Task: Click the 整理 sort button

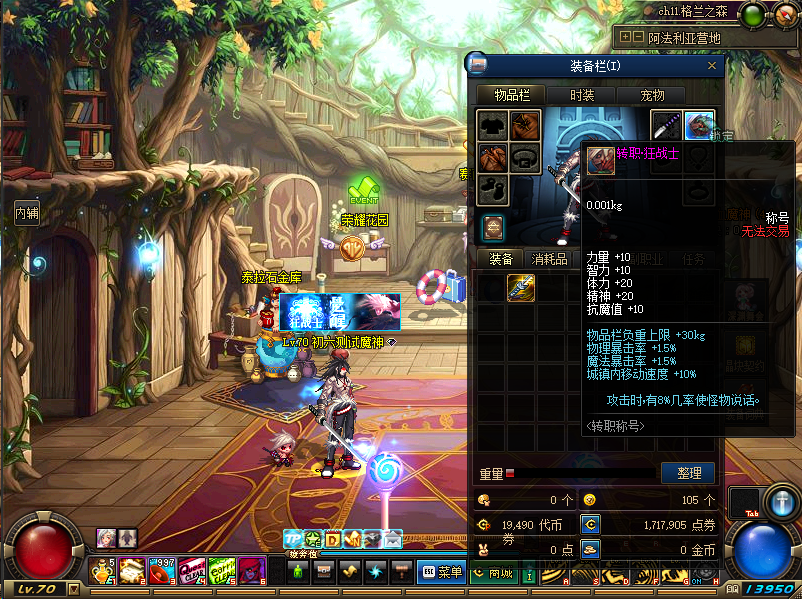Action: [x=688, y=473]
